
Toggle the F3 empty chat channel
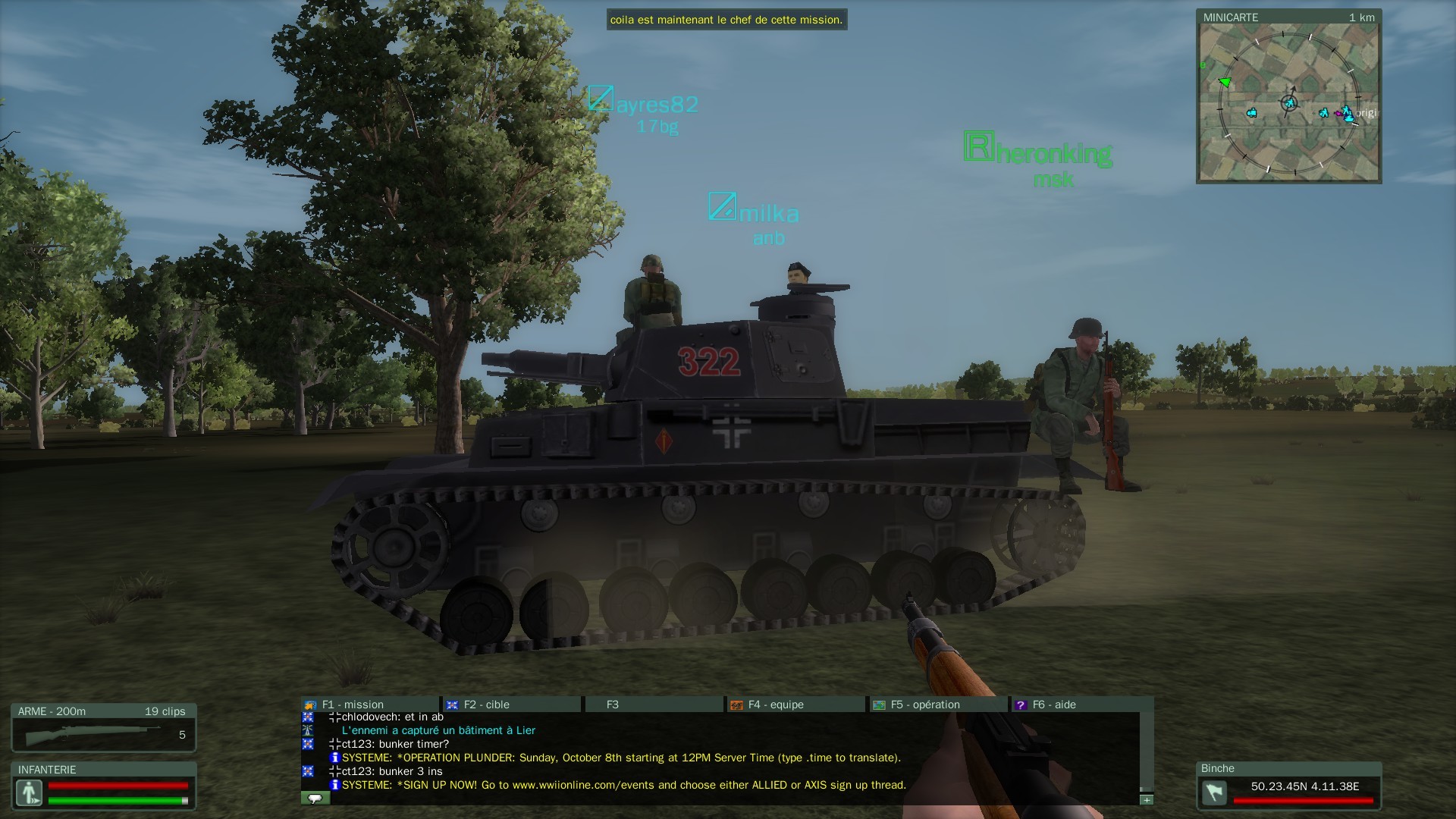click(612, 704)
